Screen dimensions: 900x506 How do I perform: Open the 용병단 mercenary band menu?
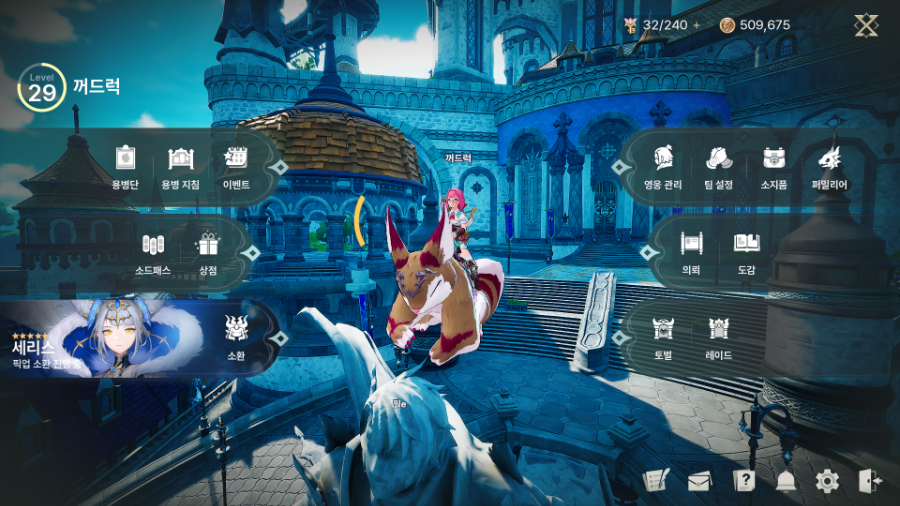click(x=125, y=164)
